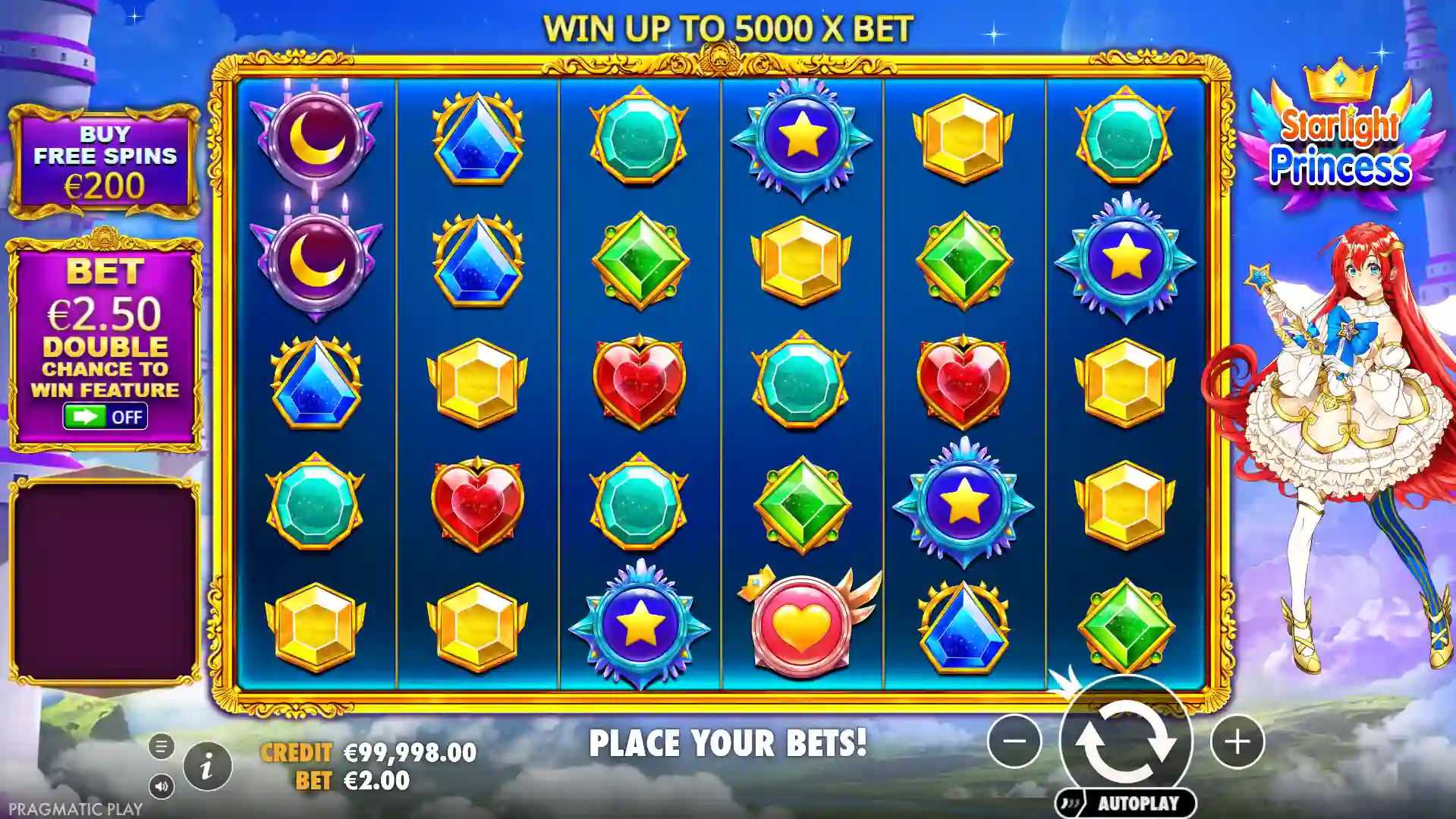Toggle the Double Chance to Win feature
Viewport: 1456px width, 819px height.
tap(105, 416)
